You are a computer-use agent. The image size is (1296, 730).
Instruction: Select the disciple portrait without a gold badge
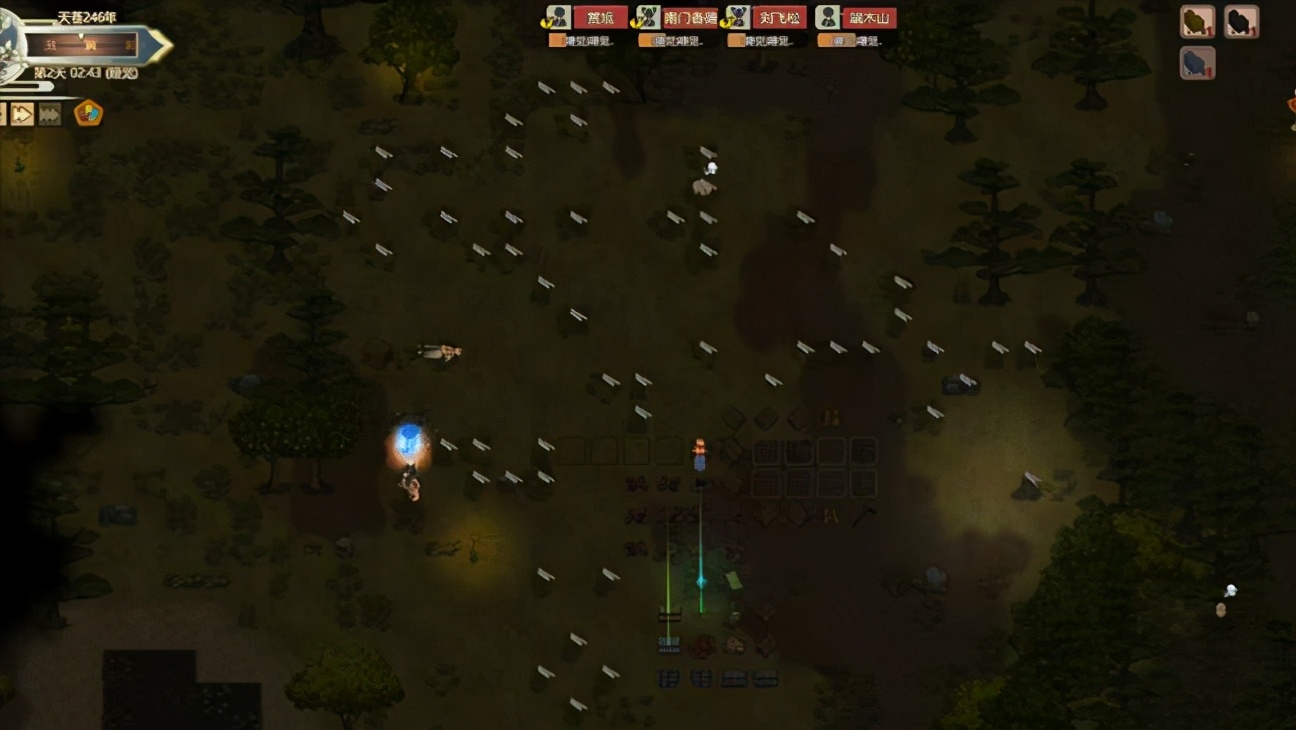pos(827,18)
